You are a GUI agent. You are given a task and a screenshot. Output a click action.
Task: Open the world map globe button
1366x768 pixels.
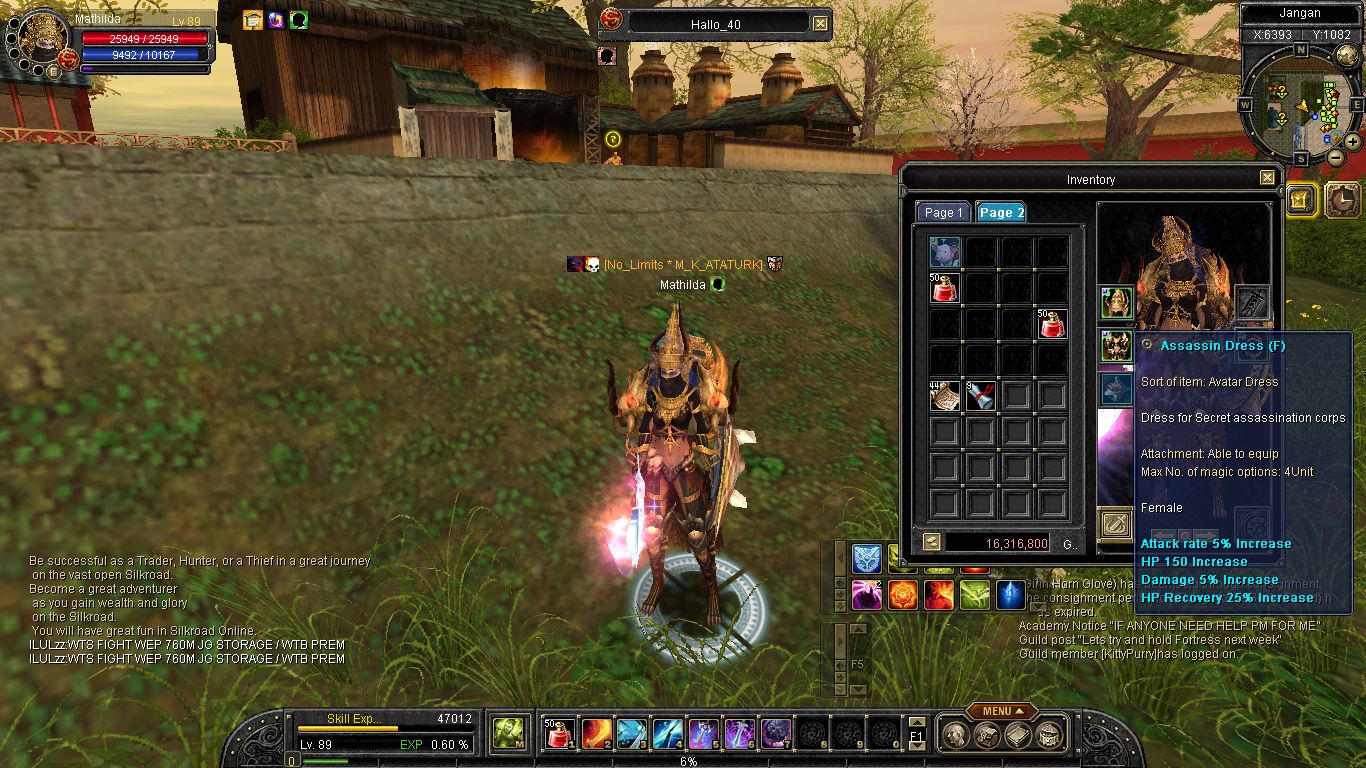tap(1347, 56)
